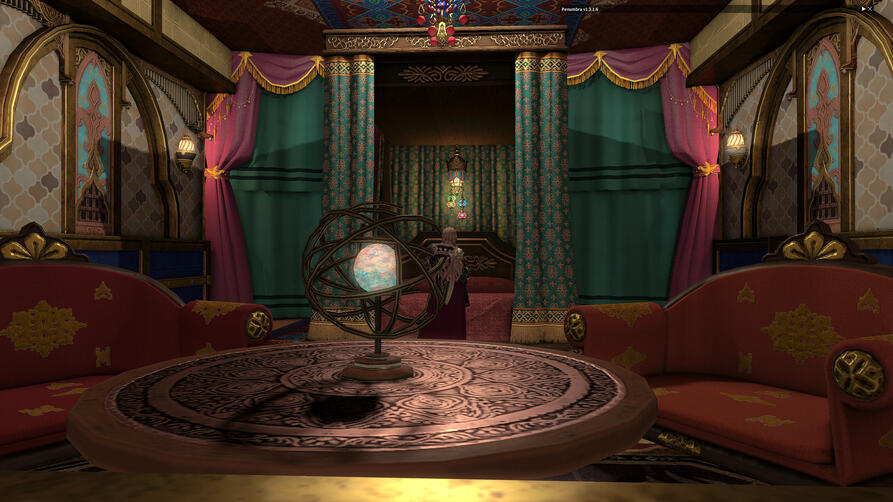
Task: Close the Penumbra window with the X
Action: point(870,8)
